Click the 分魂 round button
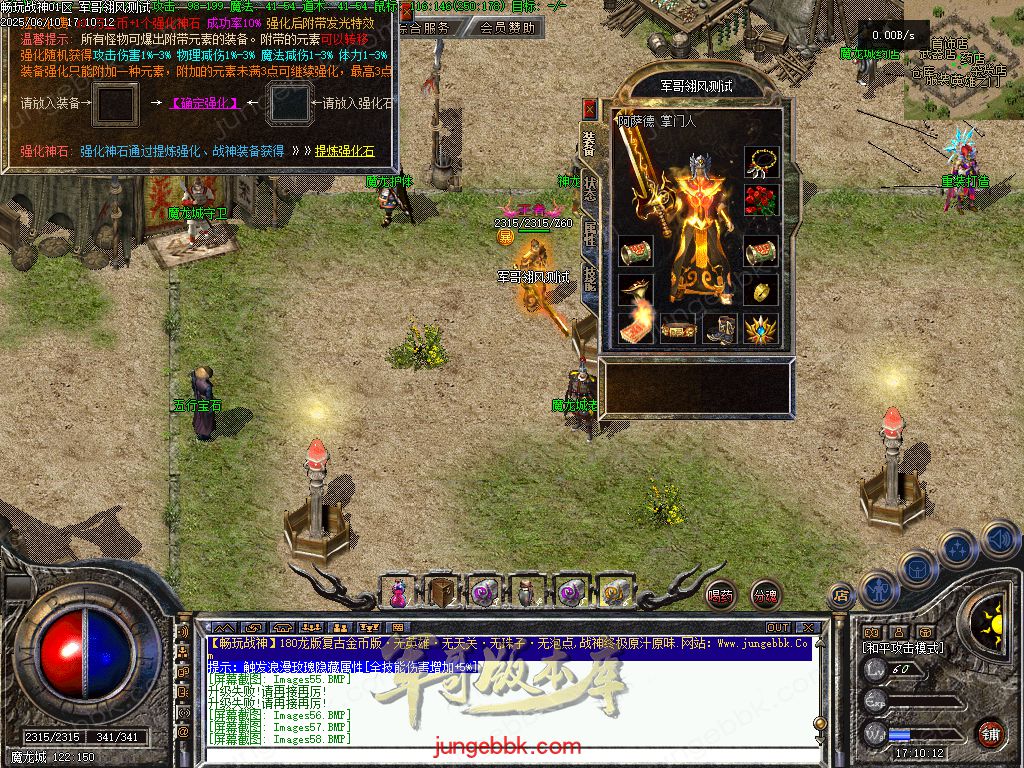This screenshot has width=1024, height=768. tap(765, 594)
